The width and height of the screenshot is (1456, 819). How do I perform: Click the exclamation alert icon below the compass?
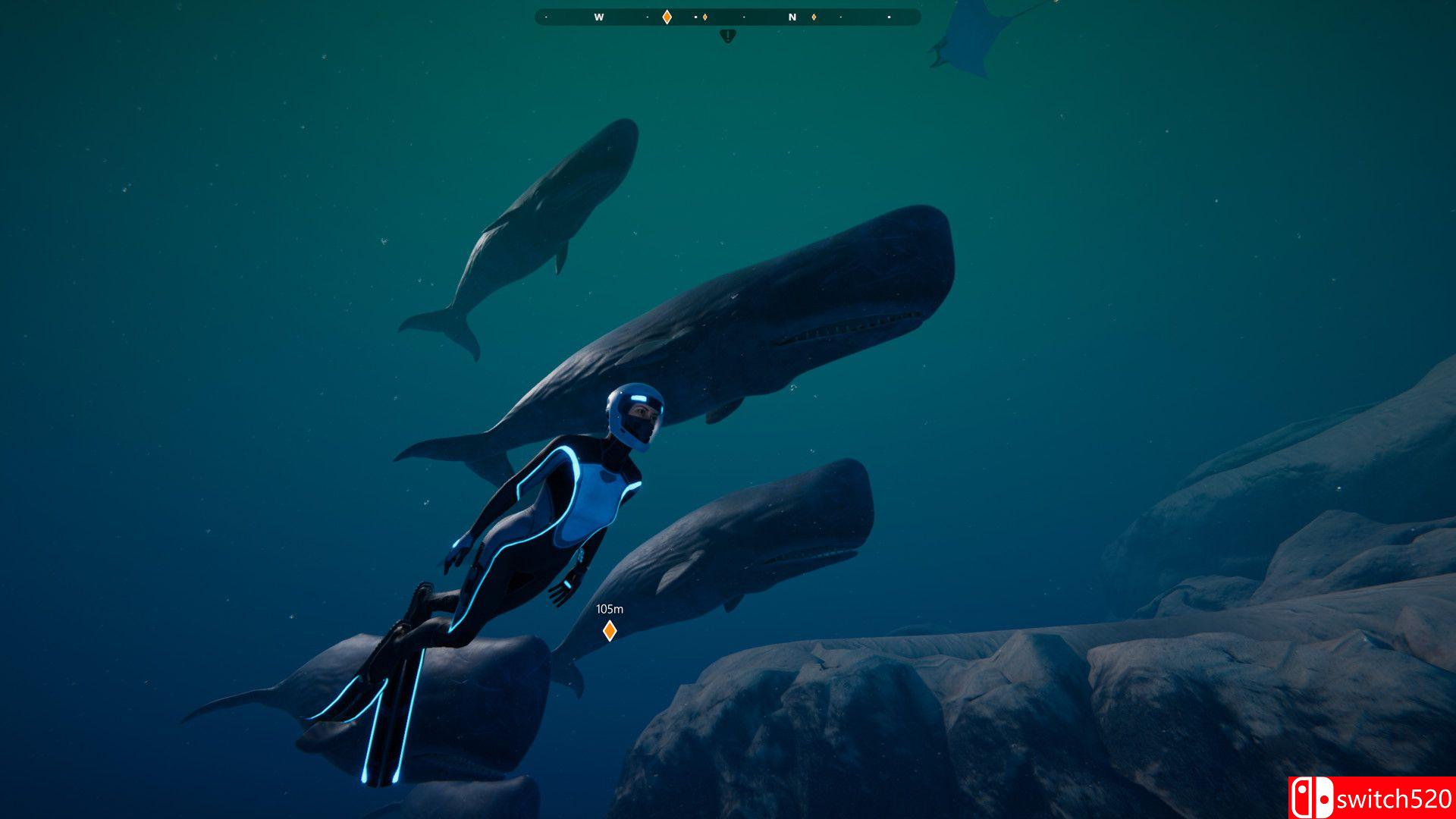click(727, 36)
